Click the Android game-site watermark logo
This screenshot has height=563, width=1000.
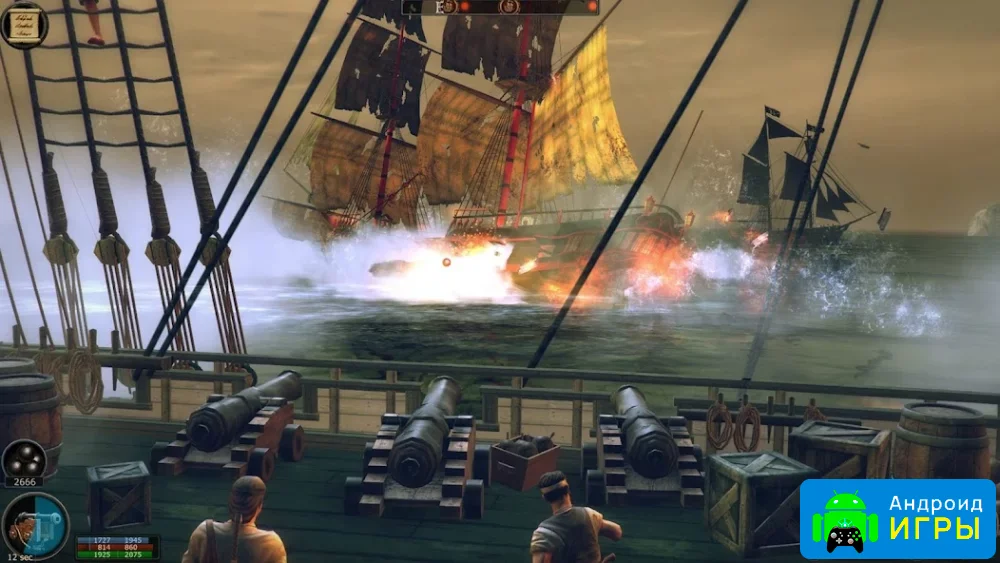pyautogui.click(x=897, y=518)
